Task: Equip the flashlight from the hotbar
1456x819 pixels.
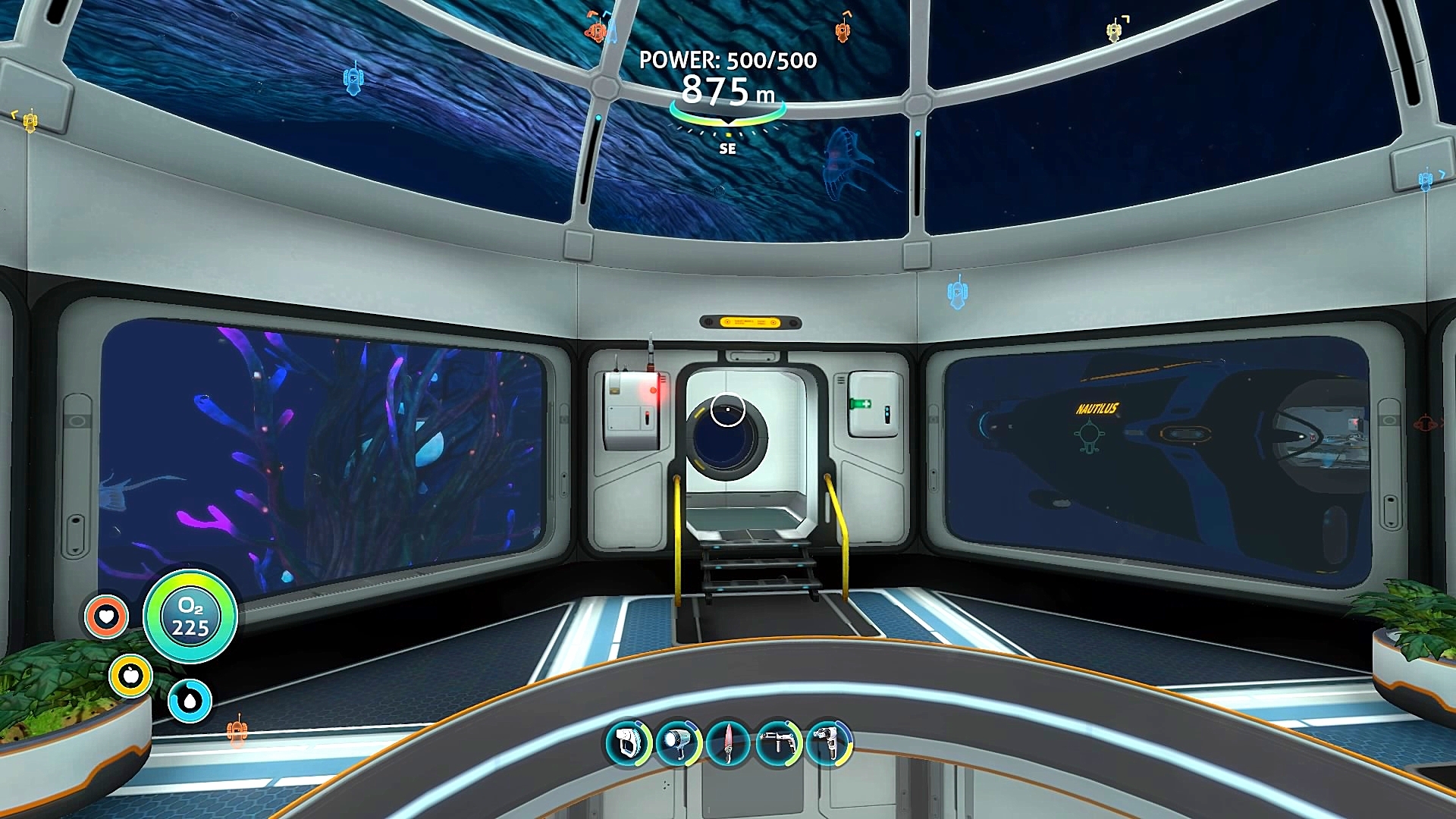Action: tap(678, 742)
